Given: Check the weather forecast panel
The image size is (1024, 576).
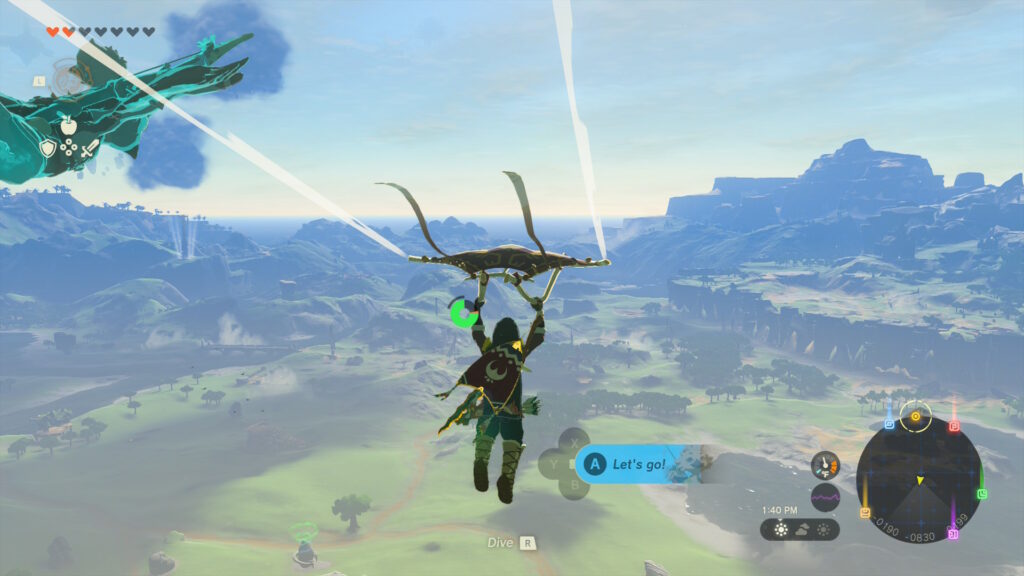Looking at the screenshot, I should 800,529.
